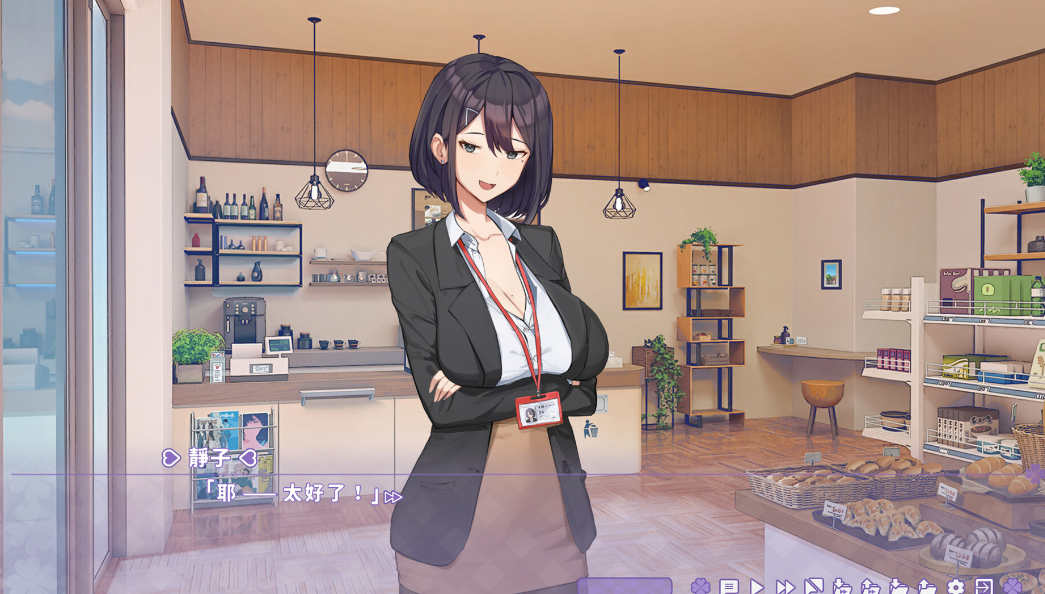
Task: Skip dialogue with the double-triangle toolbar icon
Action: tap(786, 587)
